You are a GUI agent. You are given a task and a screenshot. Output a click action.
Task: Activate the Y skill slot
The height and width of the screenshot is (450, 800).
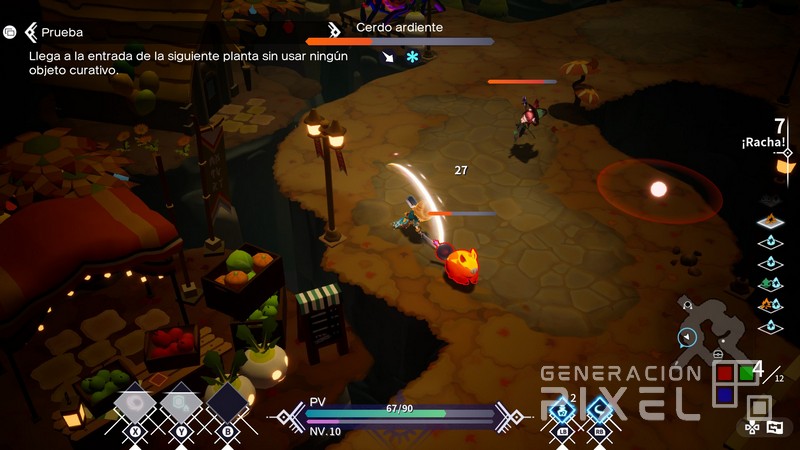click(x=182, y=404)
